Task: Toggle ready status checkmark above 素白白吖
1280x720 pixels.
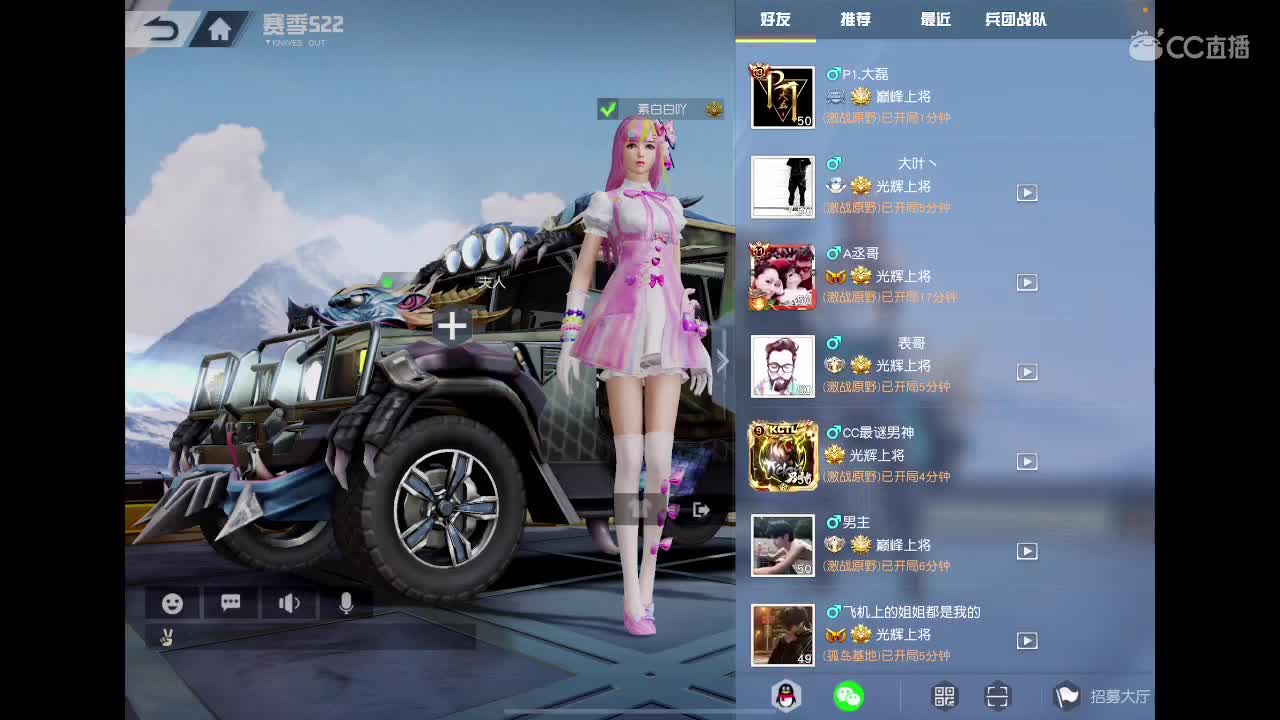Action: point(608,110)
